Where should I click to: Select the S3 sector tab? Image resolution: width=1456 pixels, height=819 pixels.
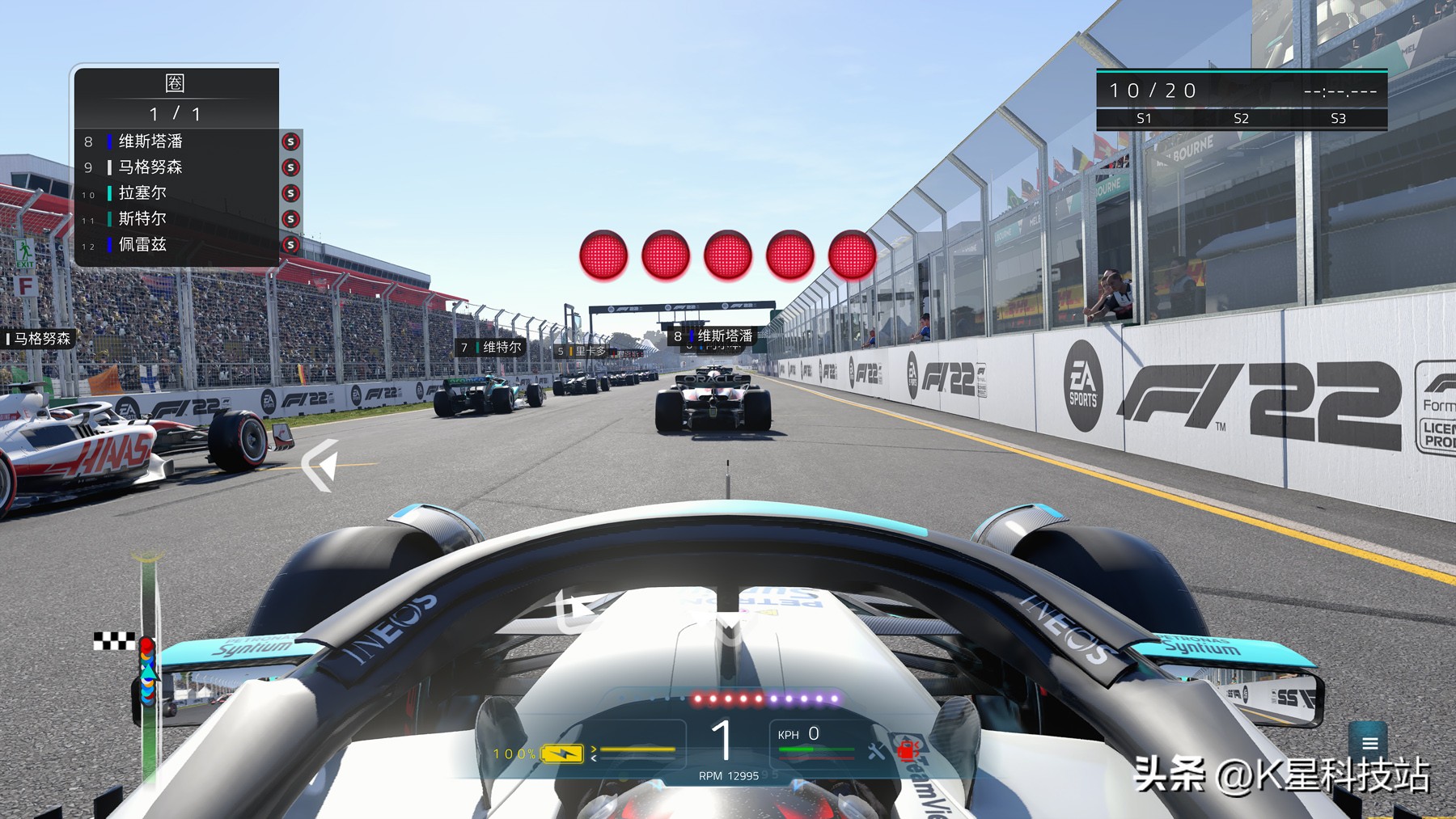[1338, 119]
